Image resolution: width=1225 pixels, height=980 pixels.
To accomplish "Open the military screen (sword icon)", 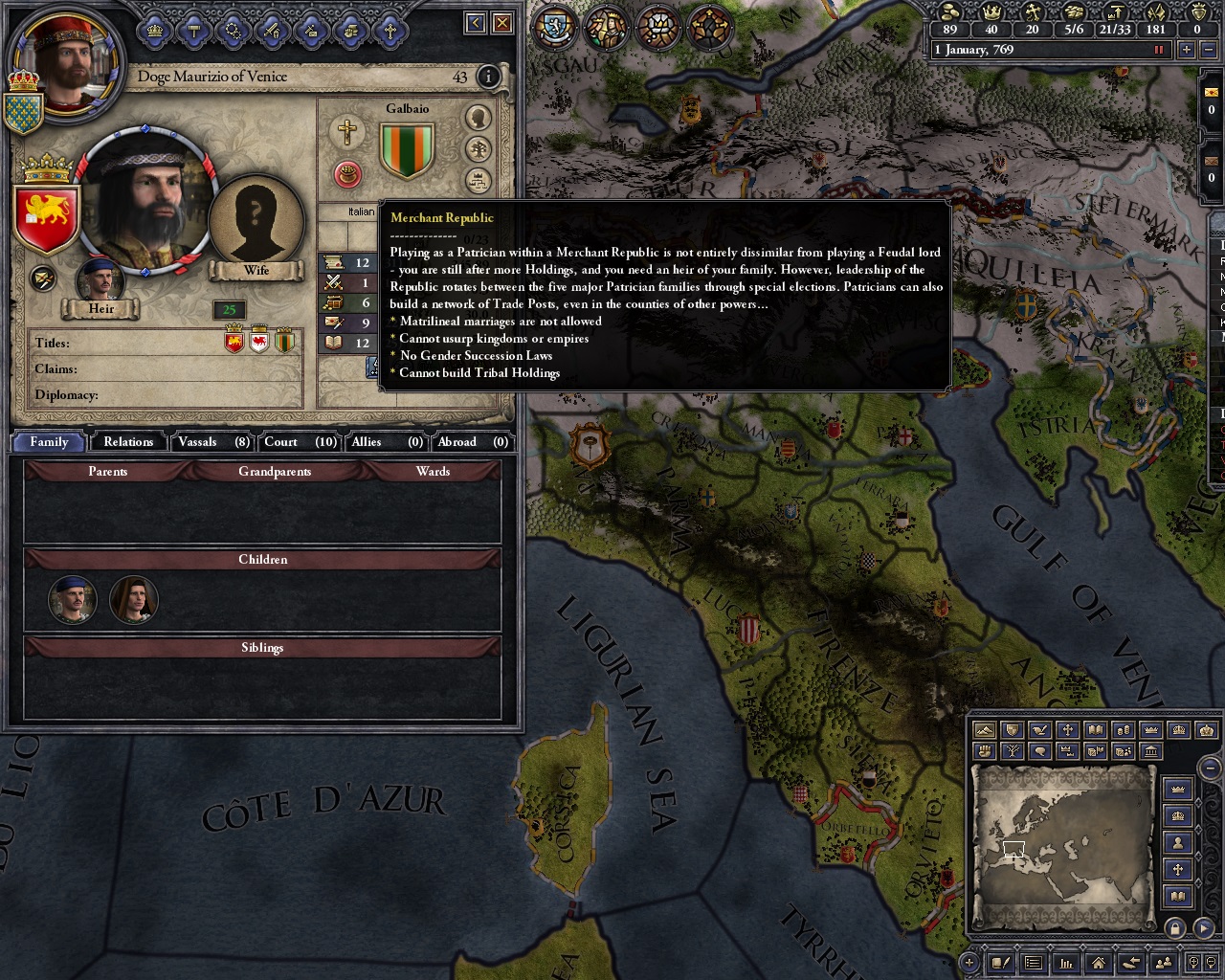I will [272, 31].
